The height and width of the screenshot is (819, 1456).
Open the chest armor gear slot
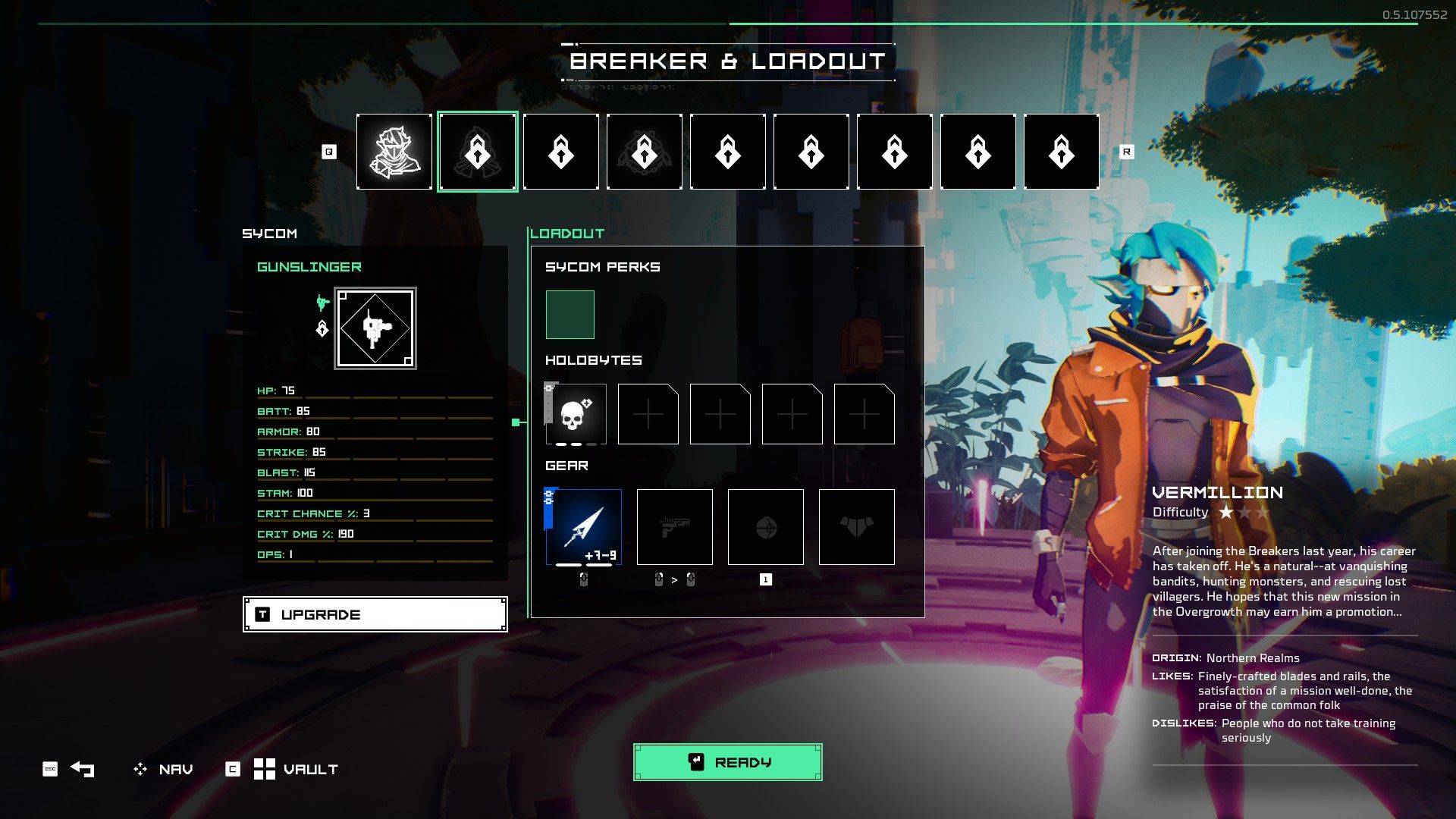coord(856,526)
